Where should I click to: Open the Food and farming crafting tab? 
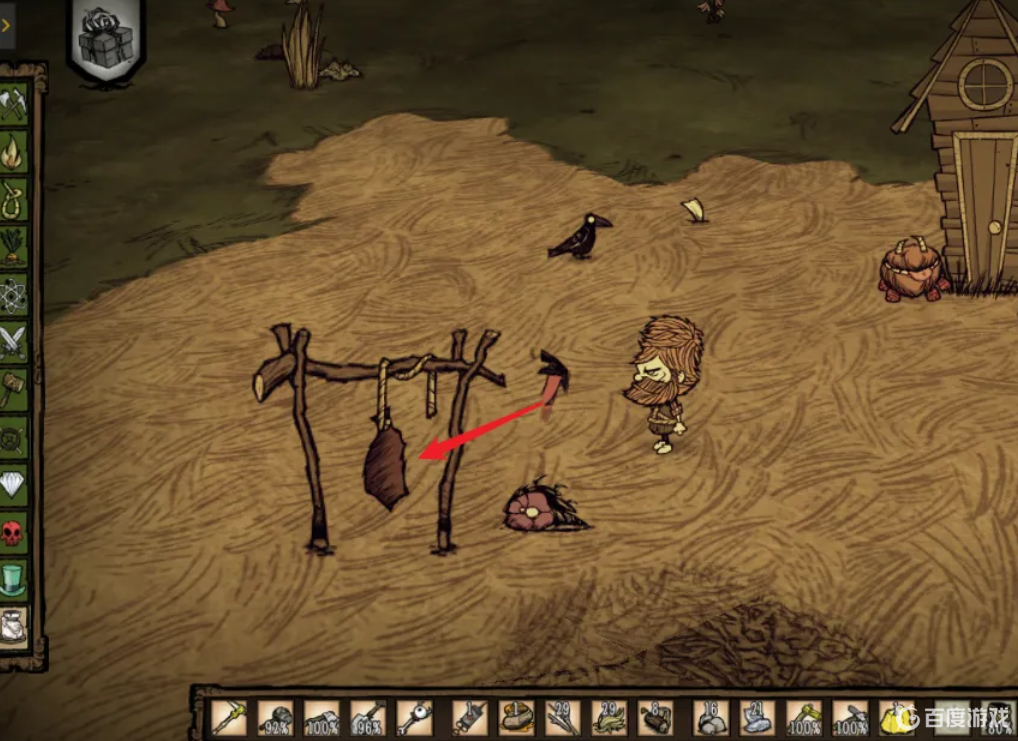[x=13, y=247]
